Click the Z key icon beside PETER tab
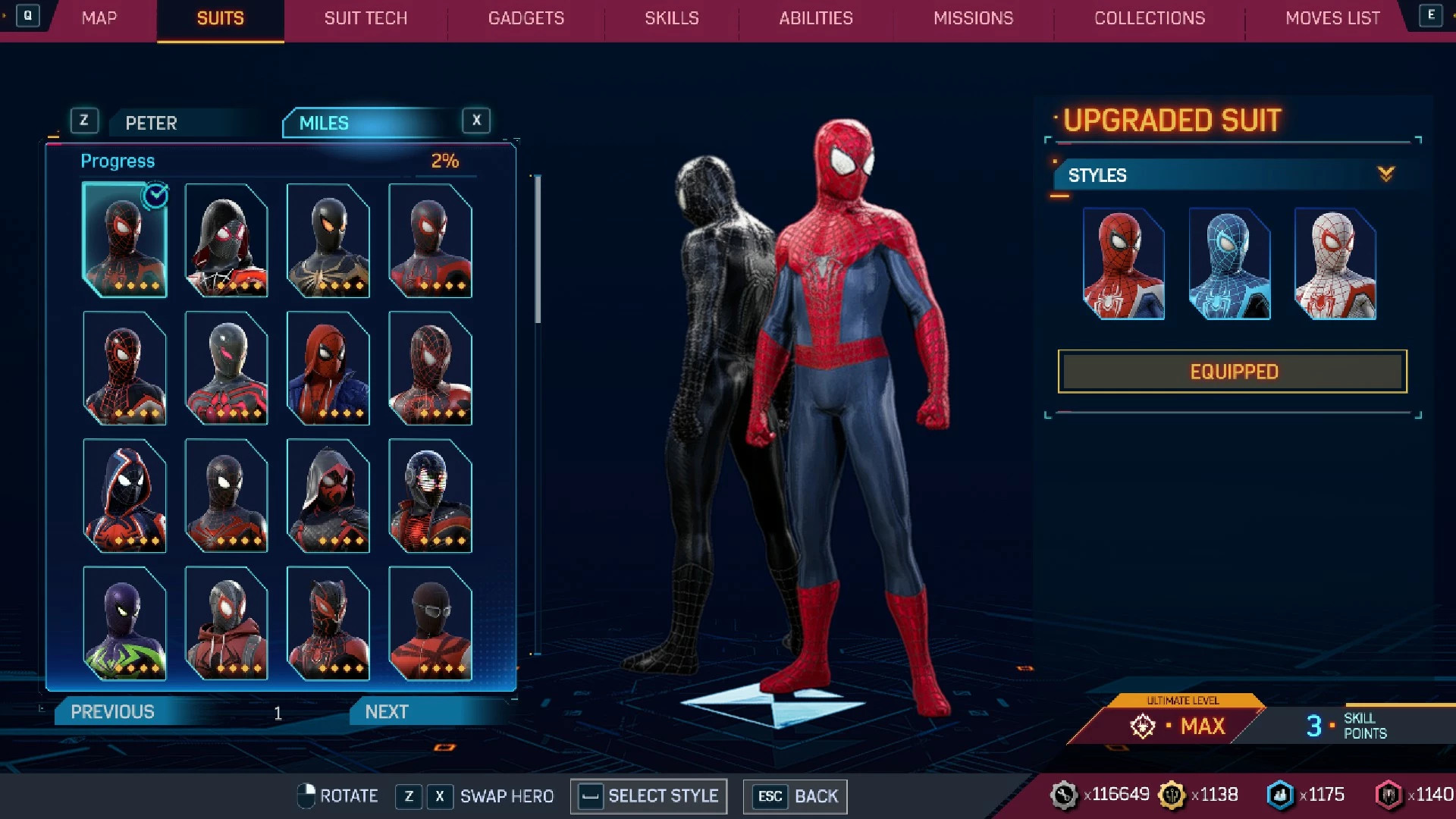Image resolution: width=1456 pixels, height=819 pixels. (84, 120)
